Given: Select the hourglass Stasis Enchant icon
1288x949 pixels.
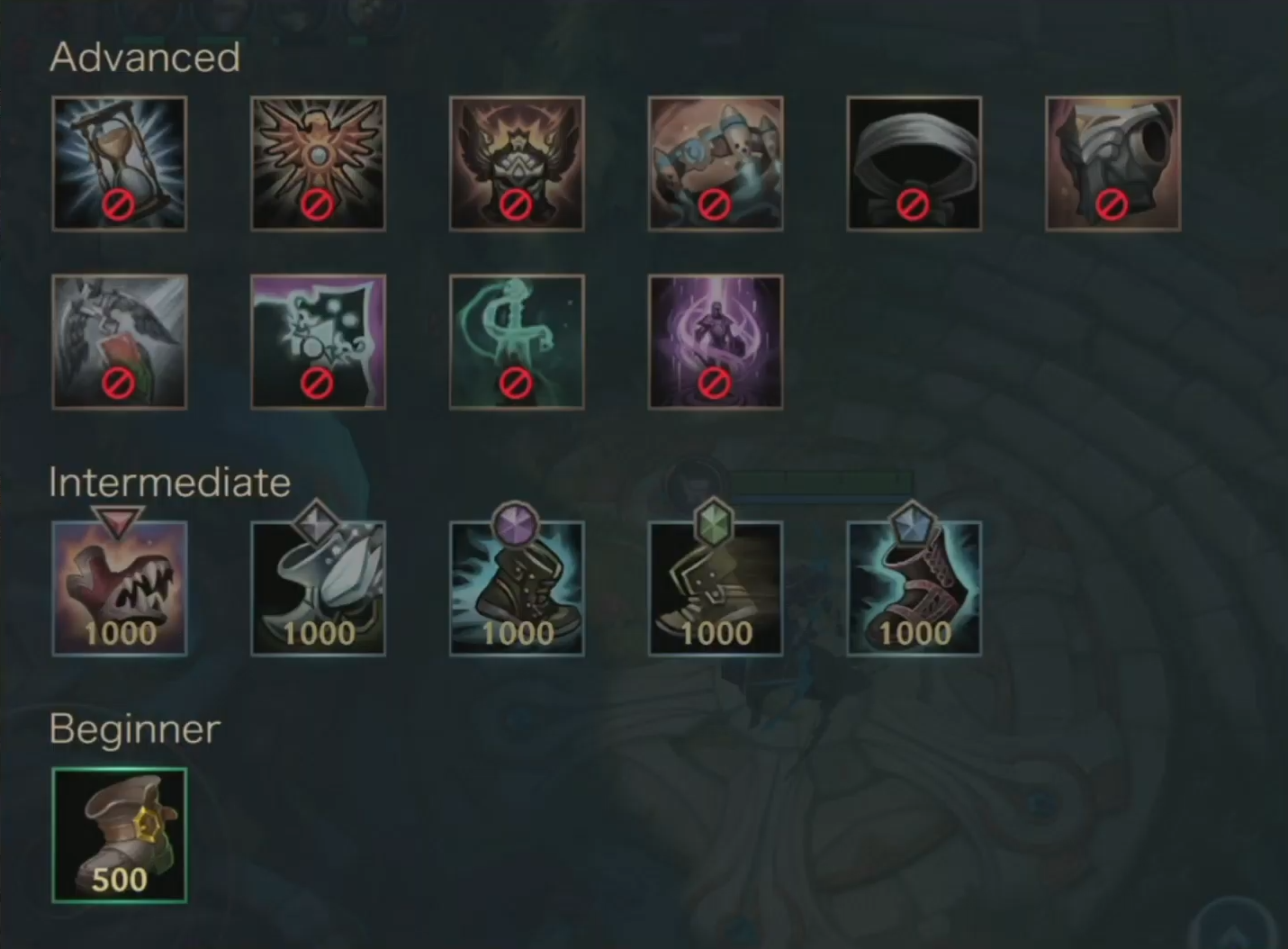Looking at the screenshot, I should tap(120, 162).
